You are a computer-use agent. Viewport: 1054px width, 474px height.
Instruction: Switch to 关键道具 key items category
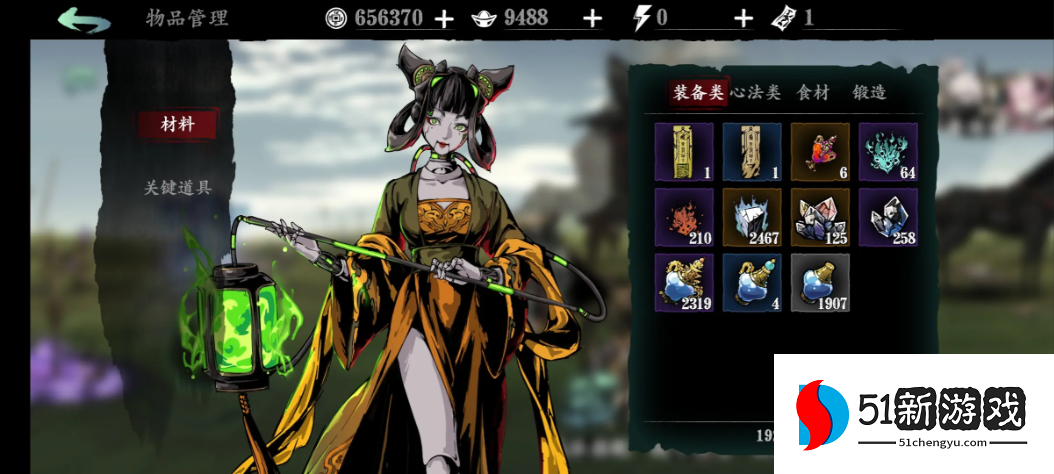tap(177, 188)
